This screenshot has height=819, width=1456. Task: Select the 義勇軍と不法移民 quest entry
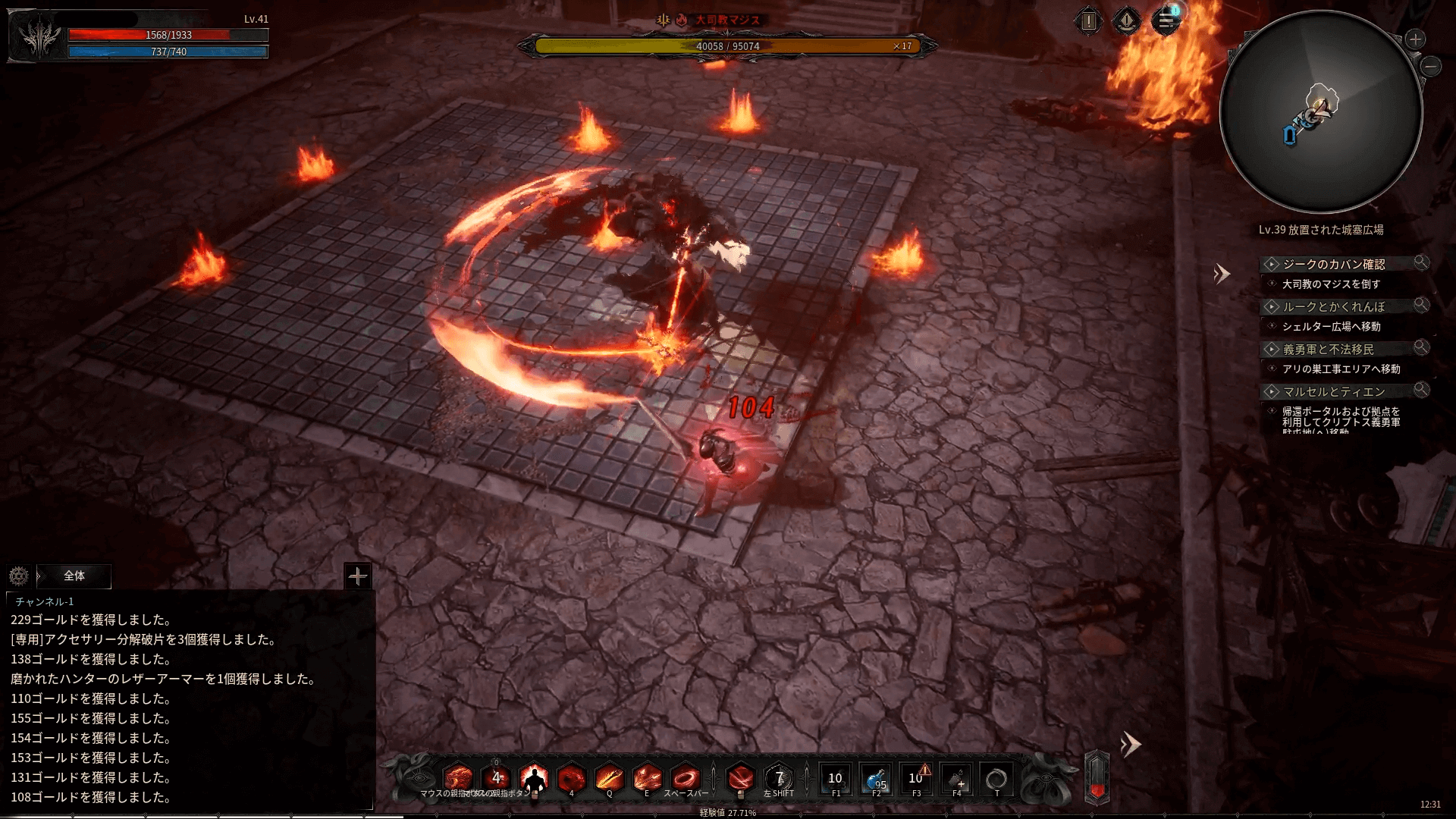tap(1328, 349)
